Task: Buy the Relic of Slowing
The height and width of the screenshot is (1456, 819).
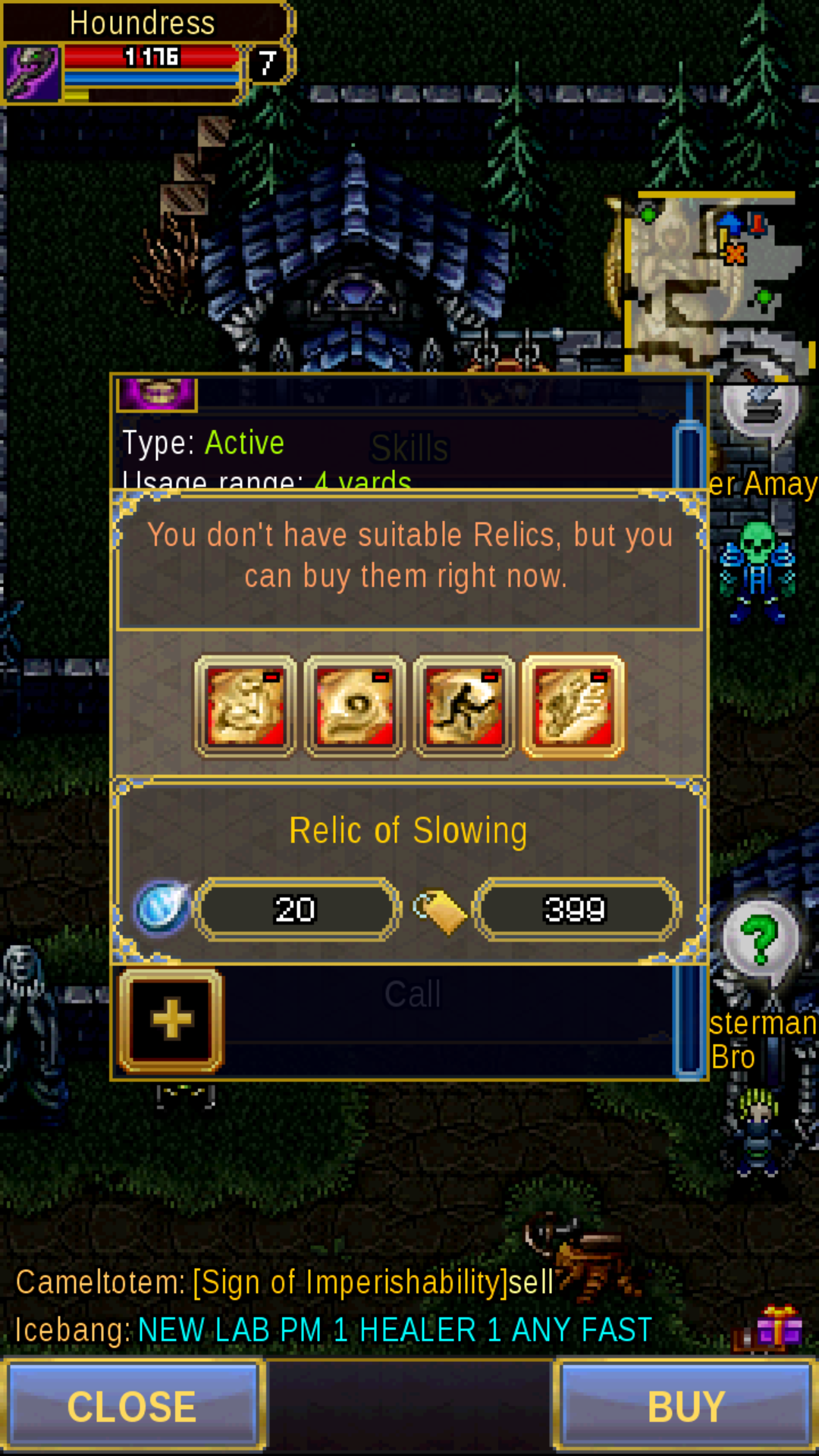Action: tap(686, 1406)
